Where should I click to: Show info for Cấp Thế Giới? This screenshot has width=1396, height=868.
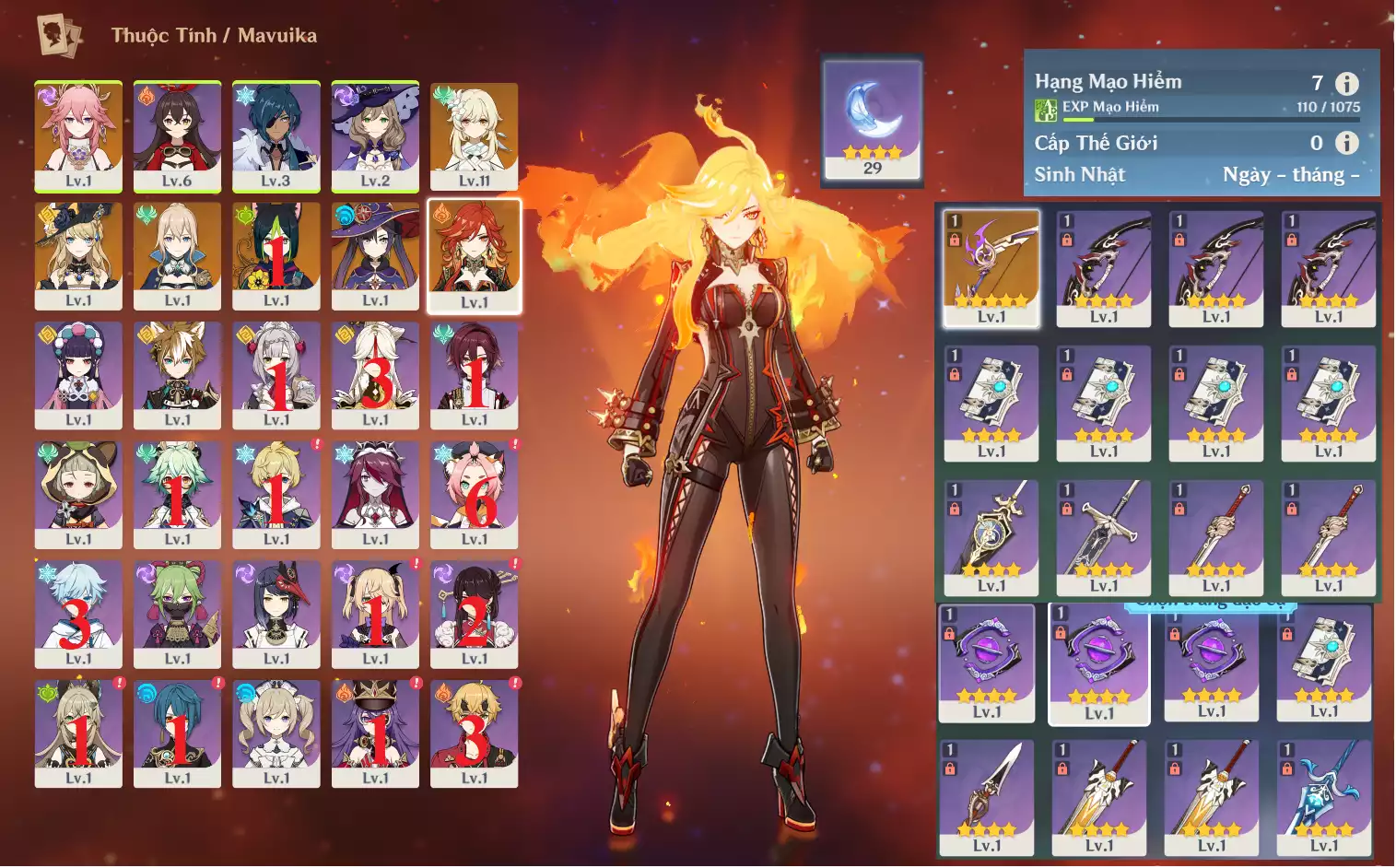pyautogui.click(x=1347, y=143)
